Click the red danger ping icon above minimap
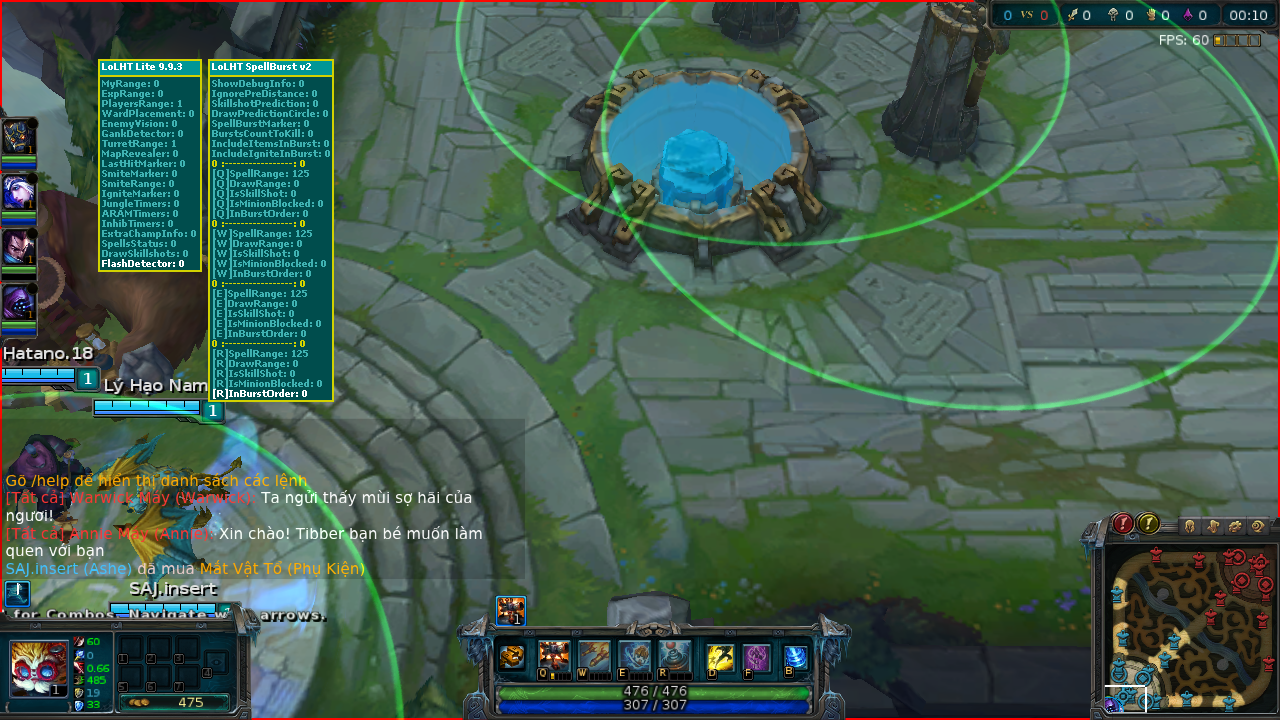This screenshot has width=1280, height=720. pyautogui.click(x=1122, y=525)
